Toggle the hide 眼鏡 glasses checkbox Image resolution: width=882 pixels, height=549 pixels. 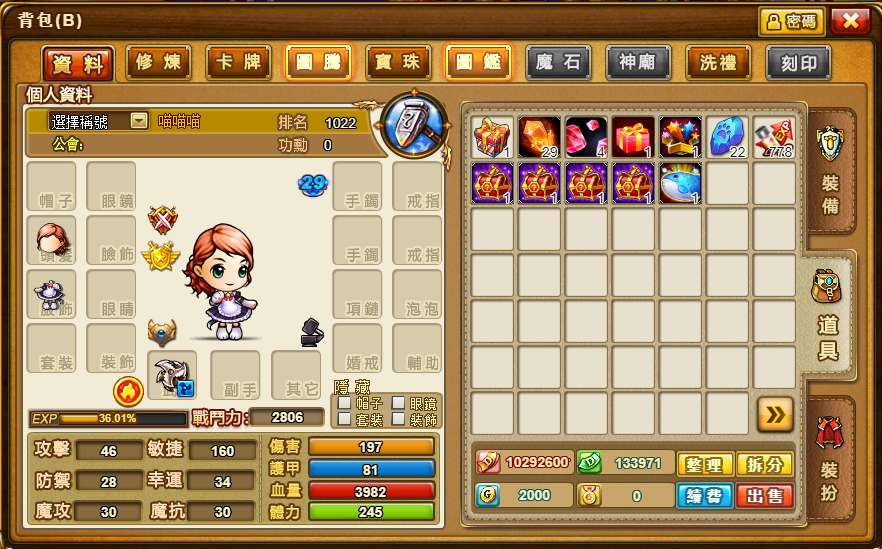398,403
